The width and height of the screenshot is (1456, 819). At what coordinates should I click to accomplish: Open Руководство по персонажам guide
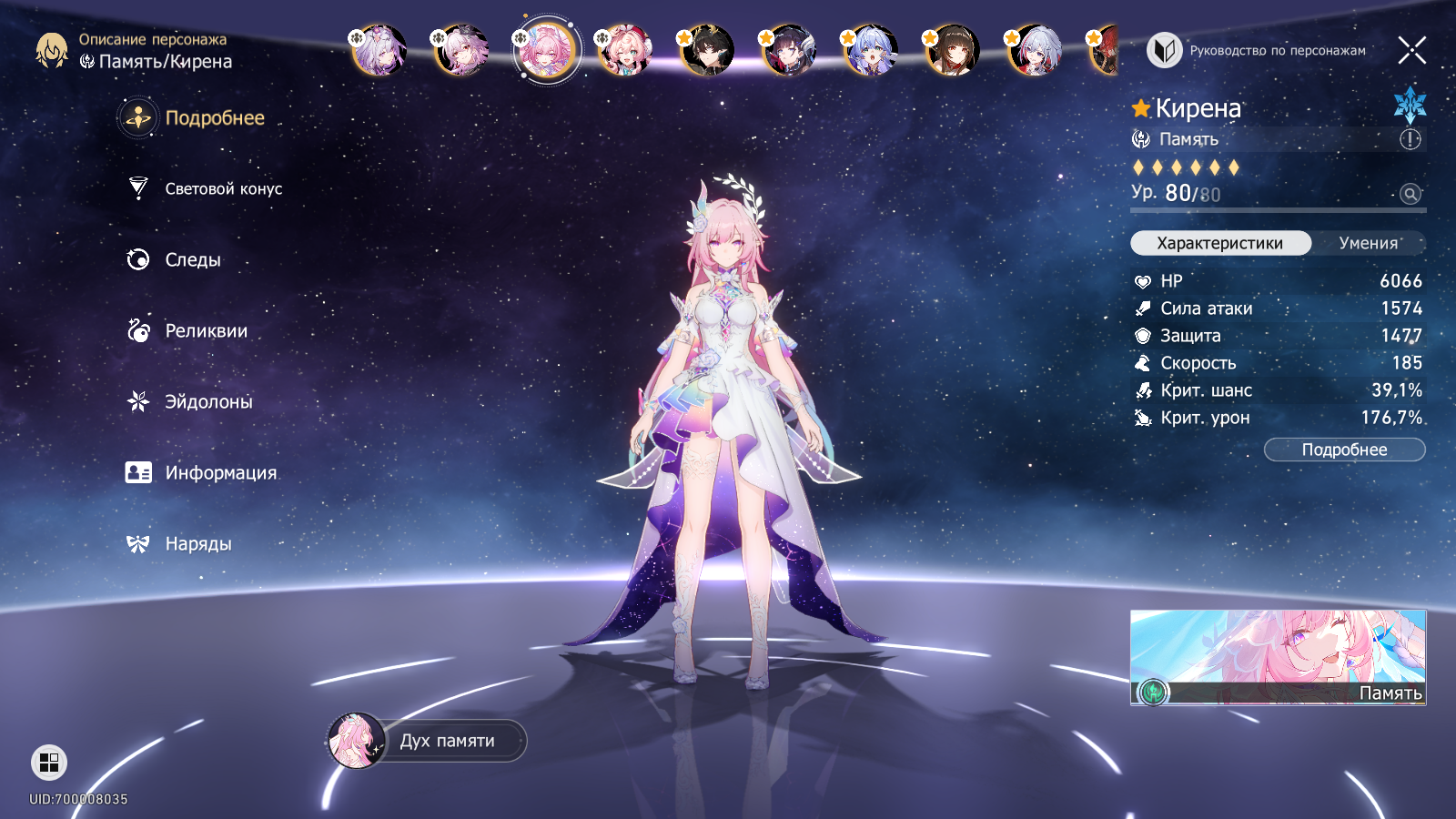tap(1258, 51)
